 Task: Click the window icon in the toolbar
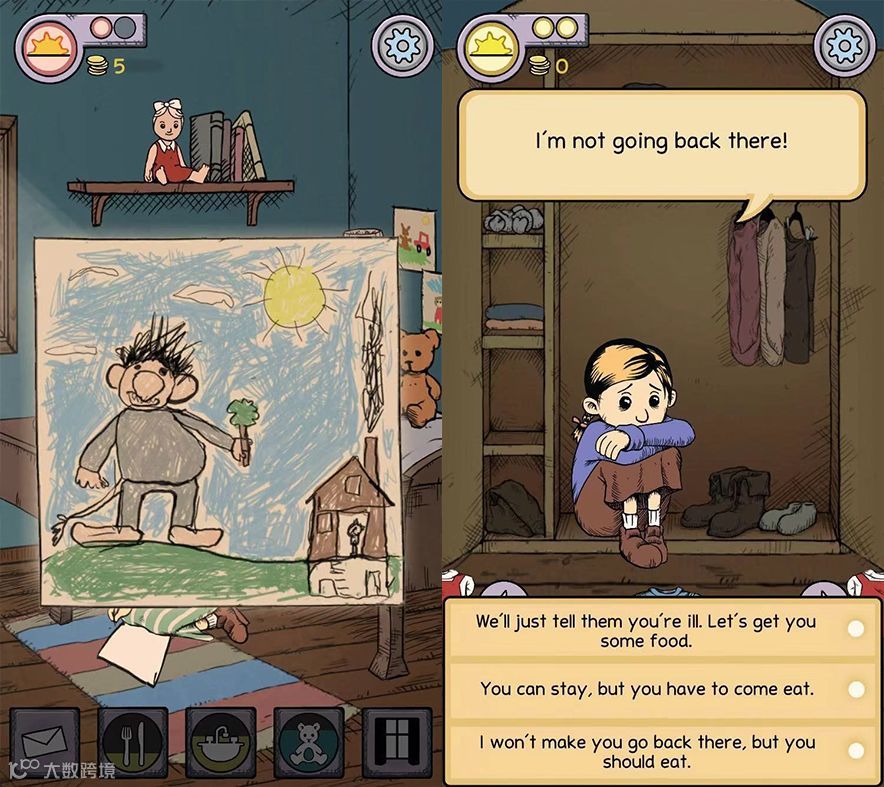click(397, 744)
